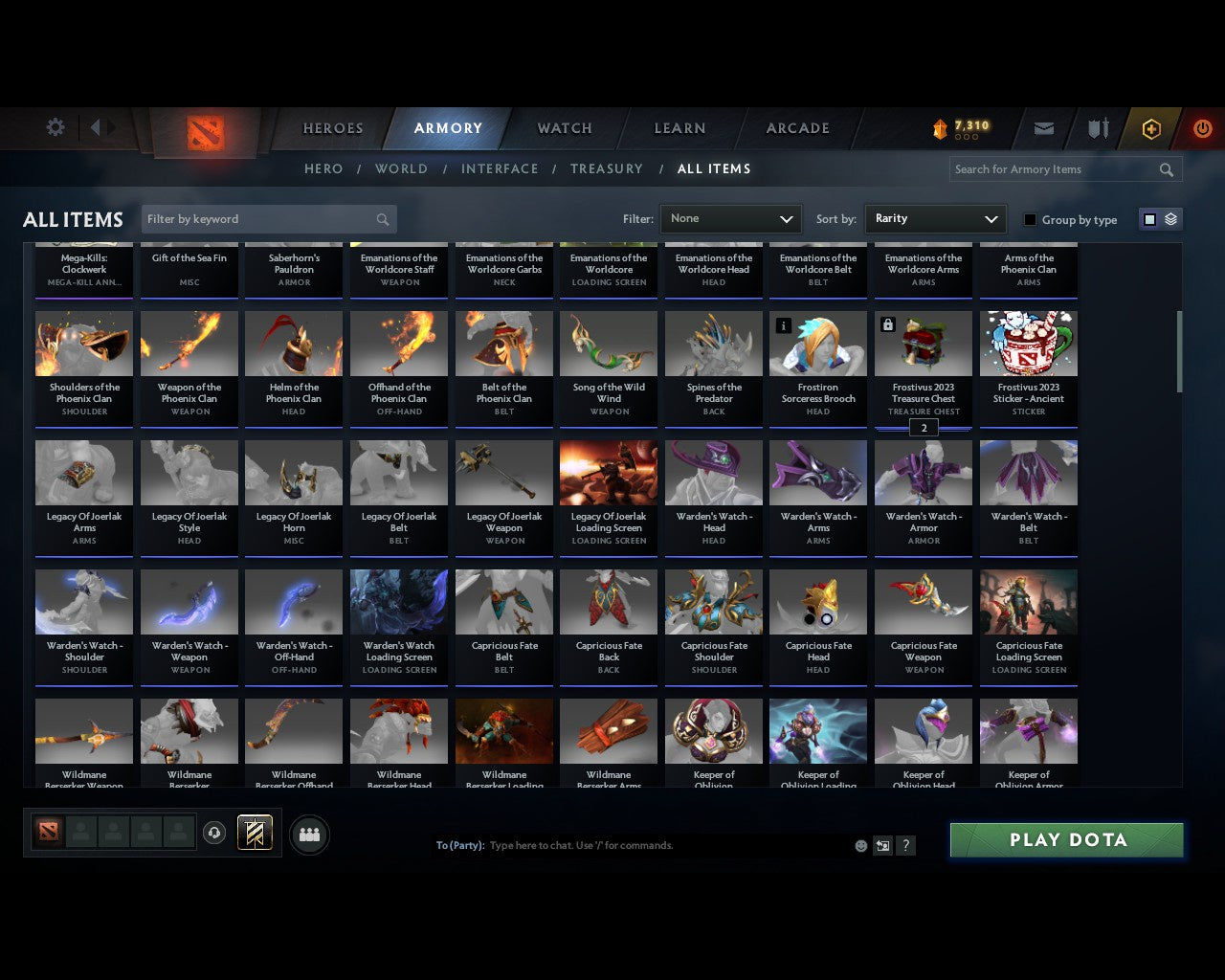Open the settings gear icon
The image size is (1225, 980).
[55, 126]
